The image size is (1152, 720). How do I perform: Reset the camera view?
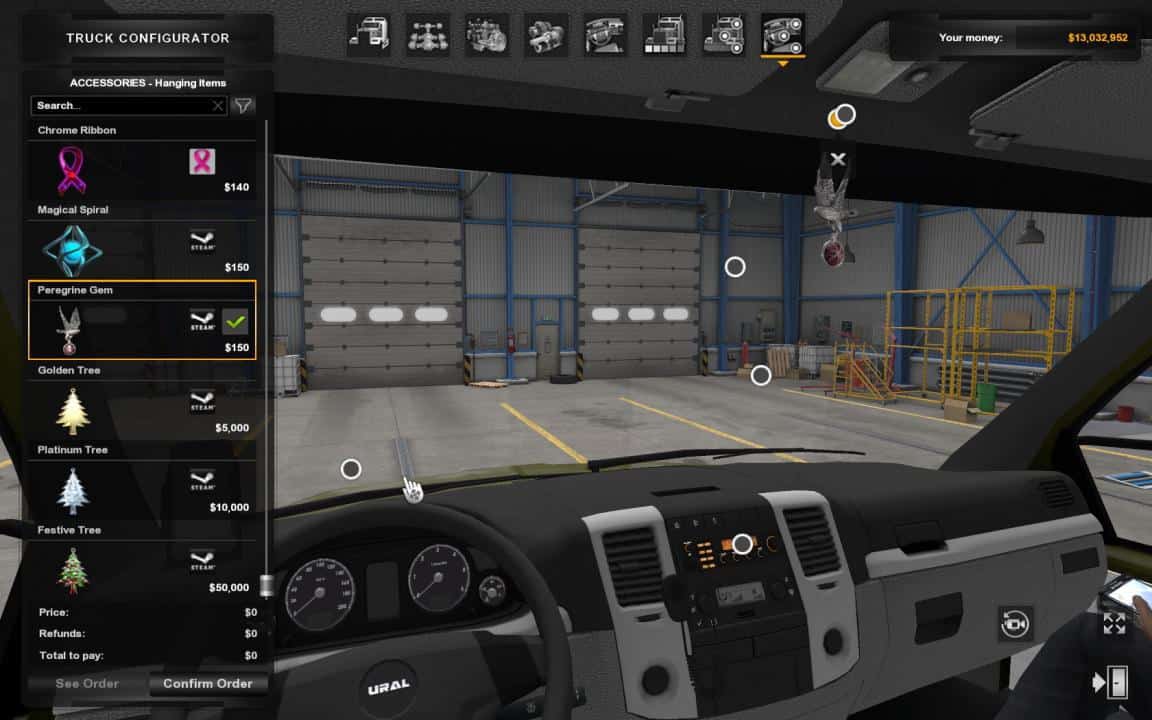pyautogui.click(x=1015, y=624)
